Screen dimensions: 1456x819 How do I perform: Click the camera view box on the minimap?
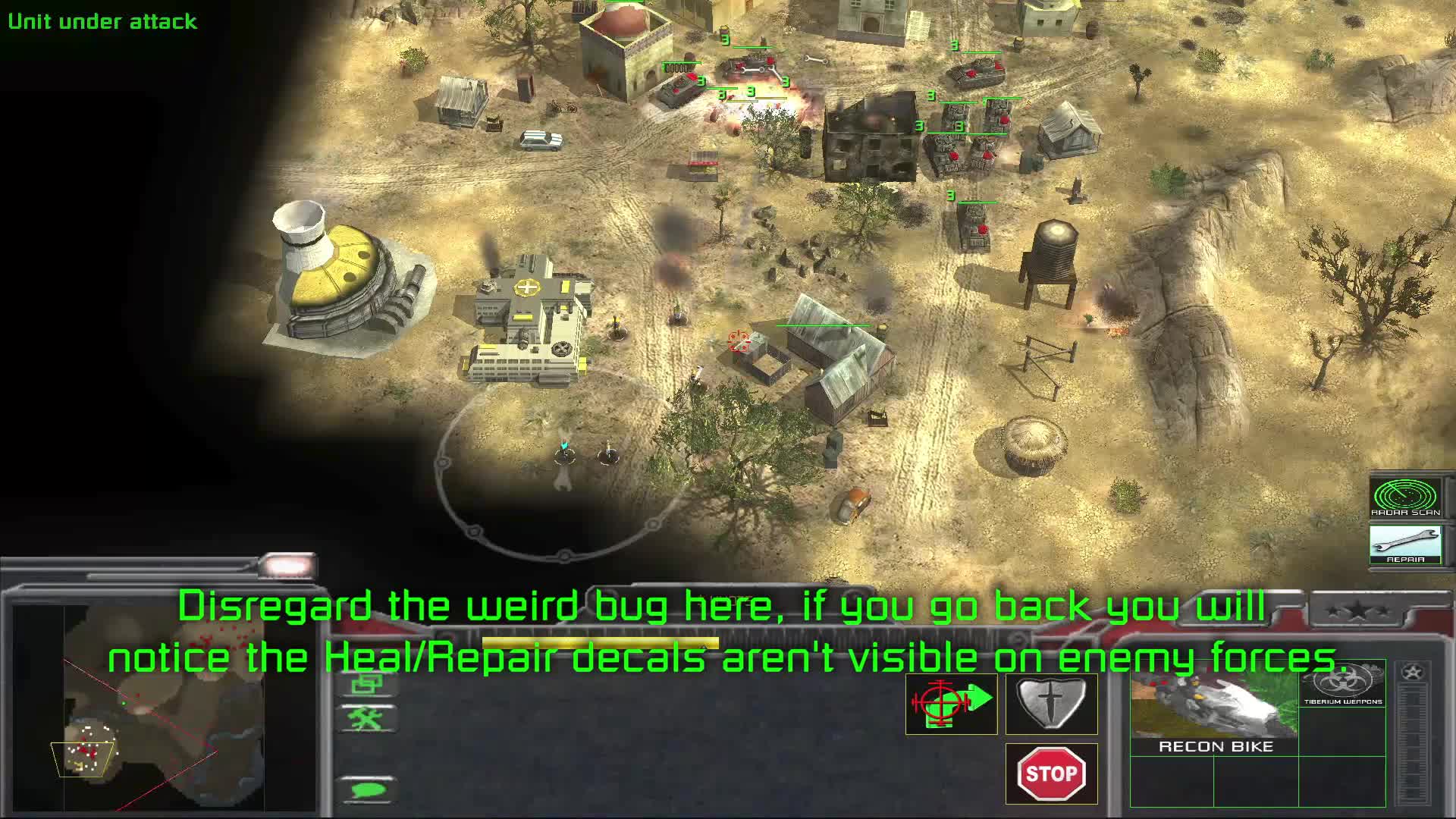[83, 758]
